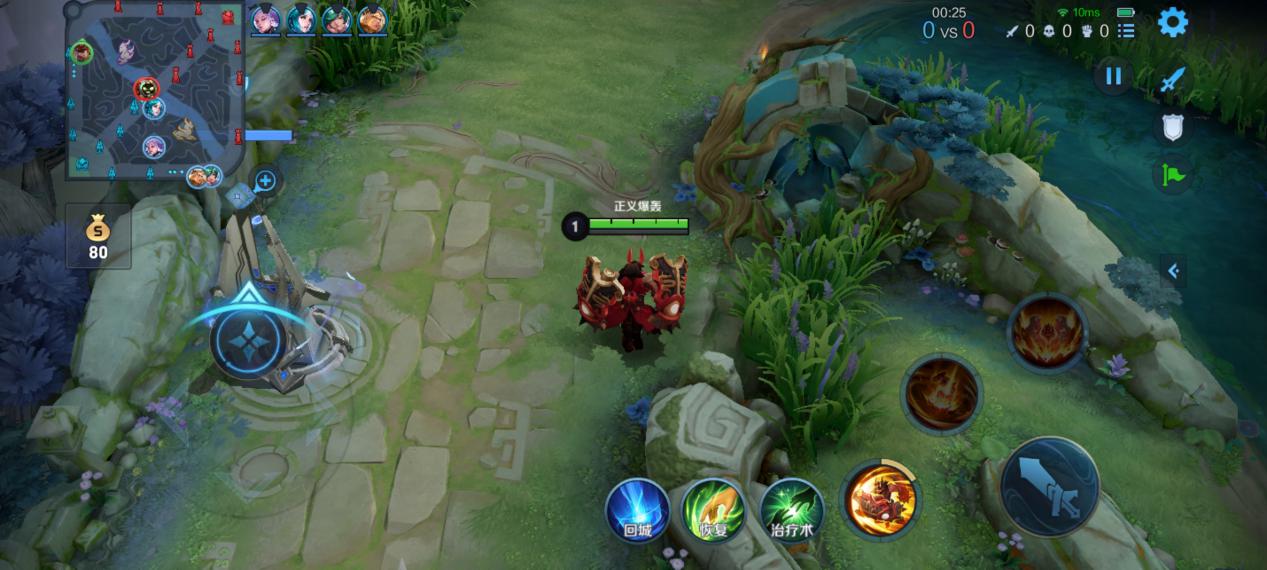Select the pink-haired teammate portrait
The height and width of the screenshot is (570, 1267).
(266, 20)
